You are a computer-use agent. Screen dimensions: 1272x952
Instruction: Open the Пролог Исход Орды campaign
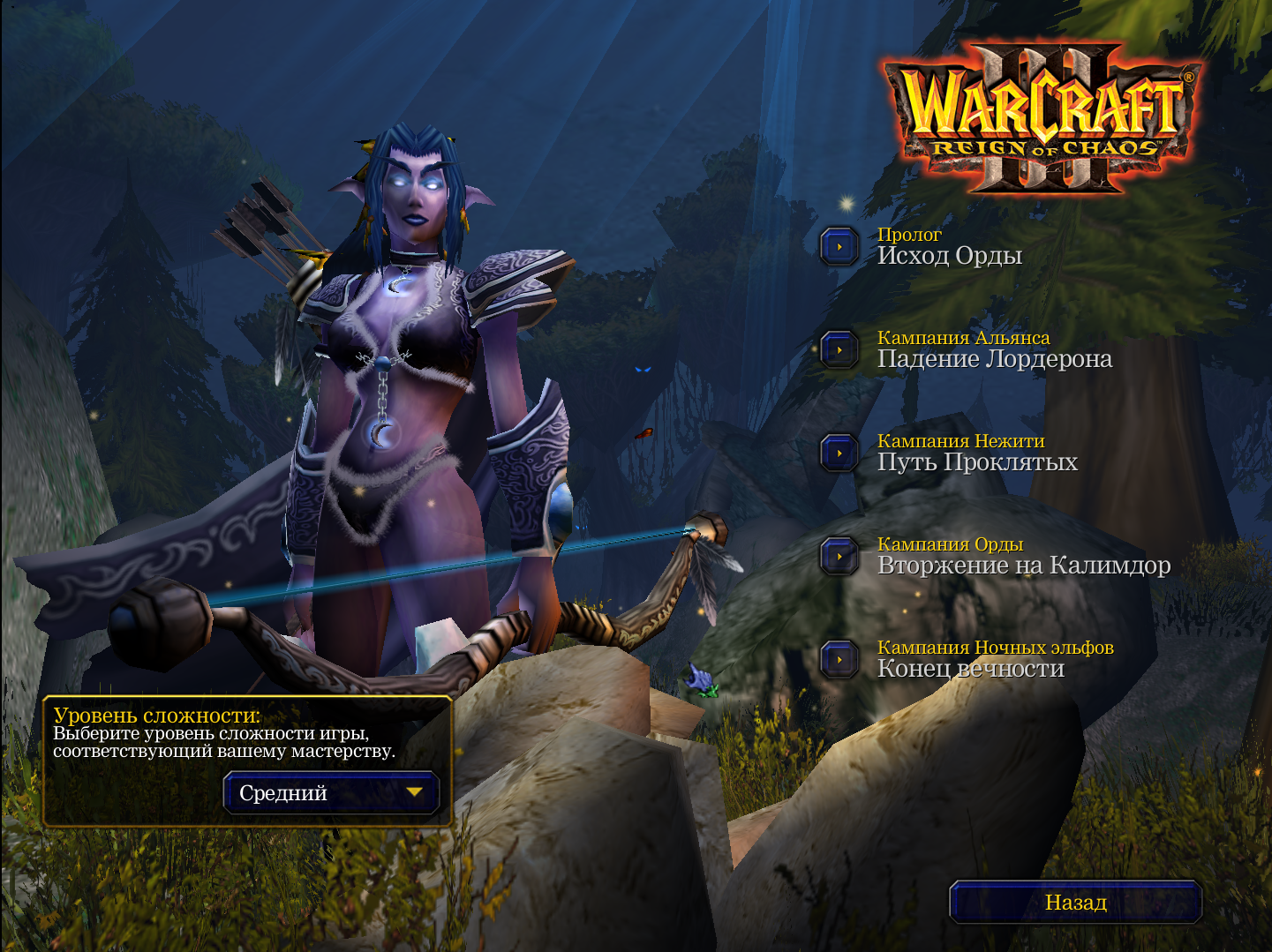pyautogui.click(x=839, y=247)
